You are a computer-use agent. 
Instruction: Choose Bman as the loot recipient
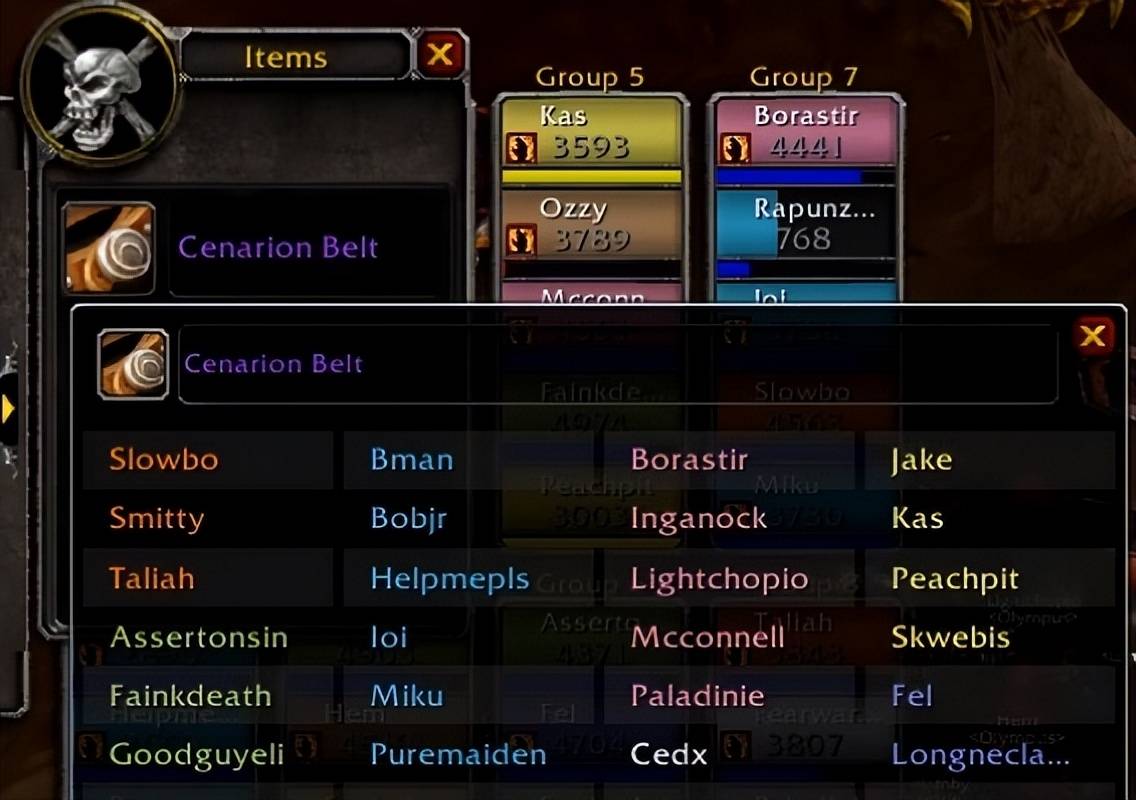412,460
